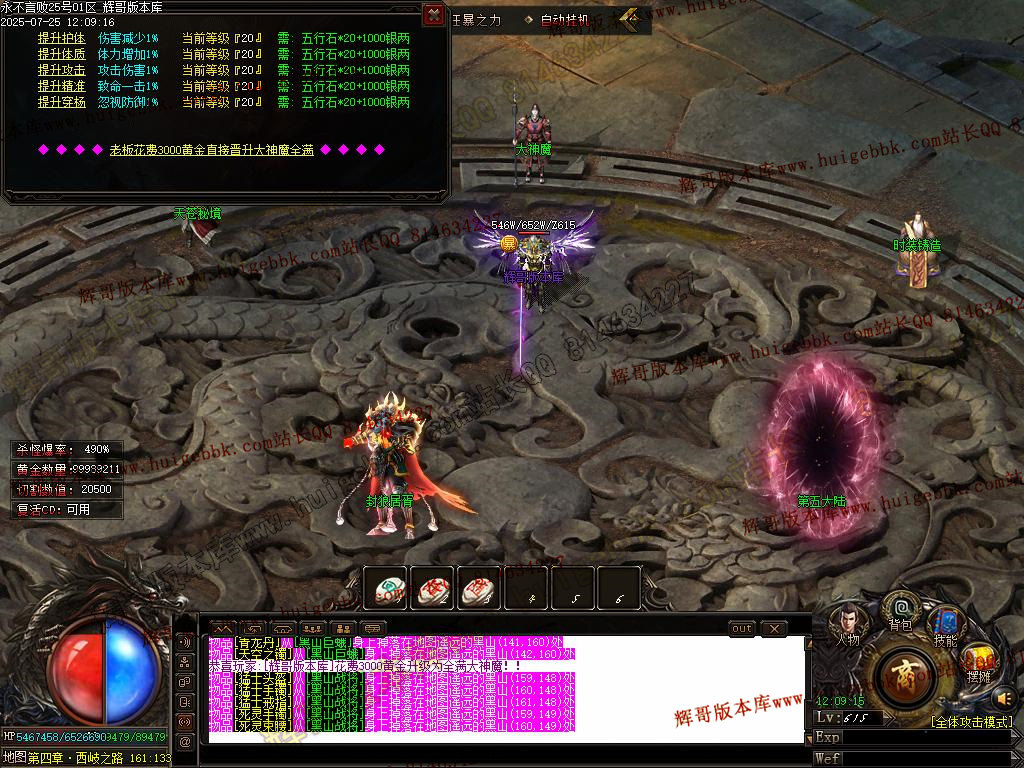The height and width of the screenshot is (768, 1024).
Task: Use the item in hotbar slot 1
Action: [384, 589]
